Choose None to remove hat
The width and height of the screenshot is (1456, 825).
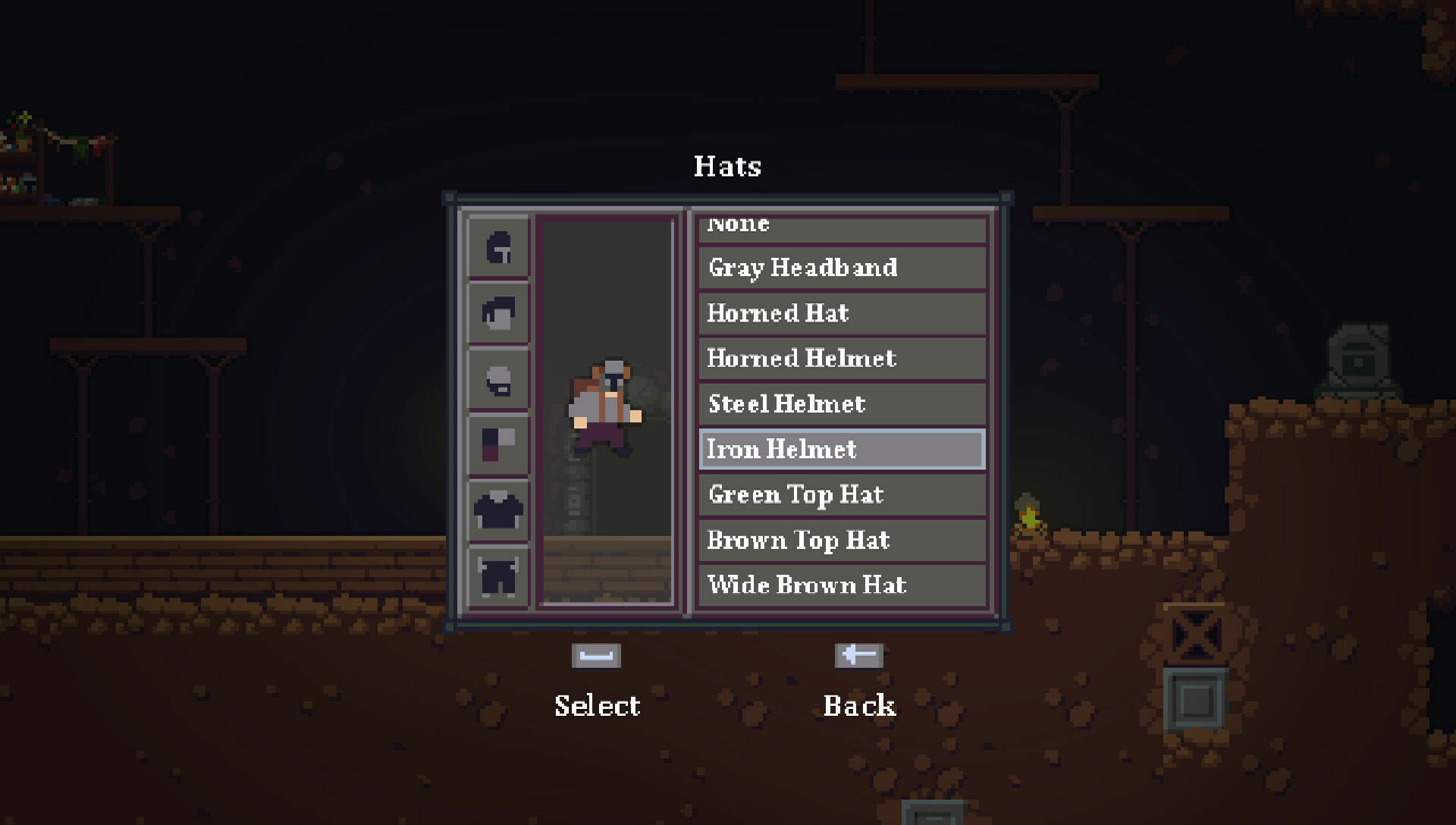[x=842, y=224]
